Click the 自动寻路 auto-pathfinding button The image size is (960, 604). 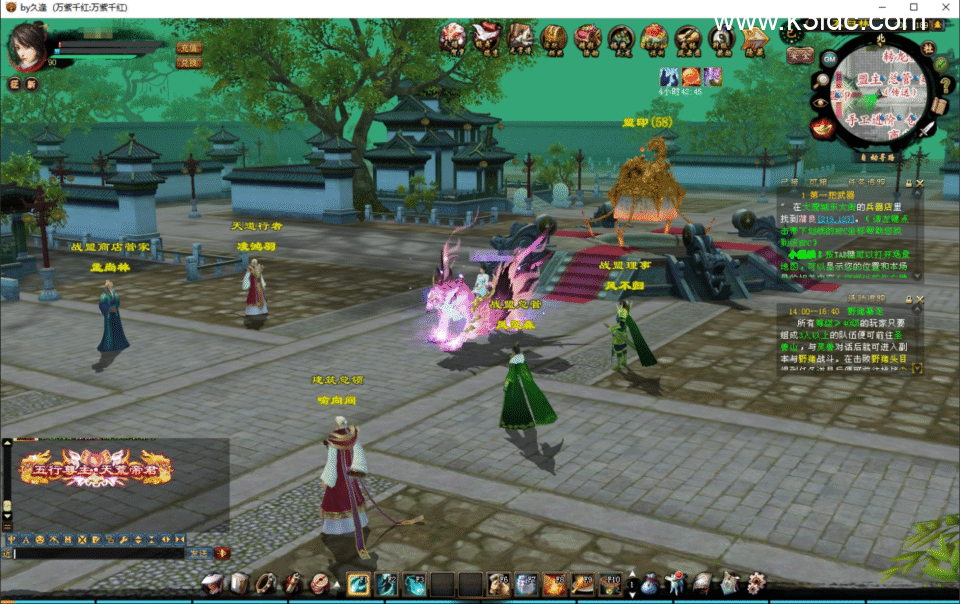point(880,156)
